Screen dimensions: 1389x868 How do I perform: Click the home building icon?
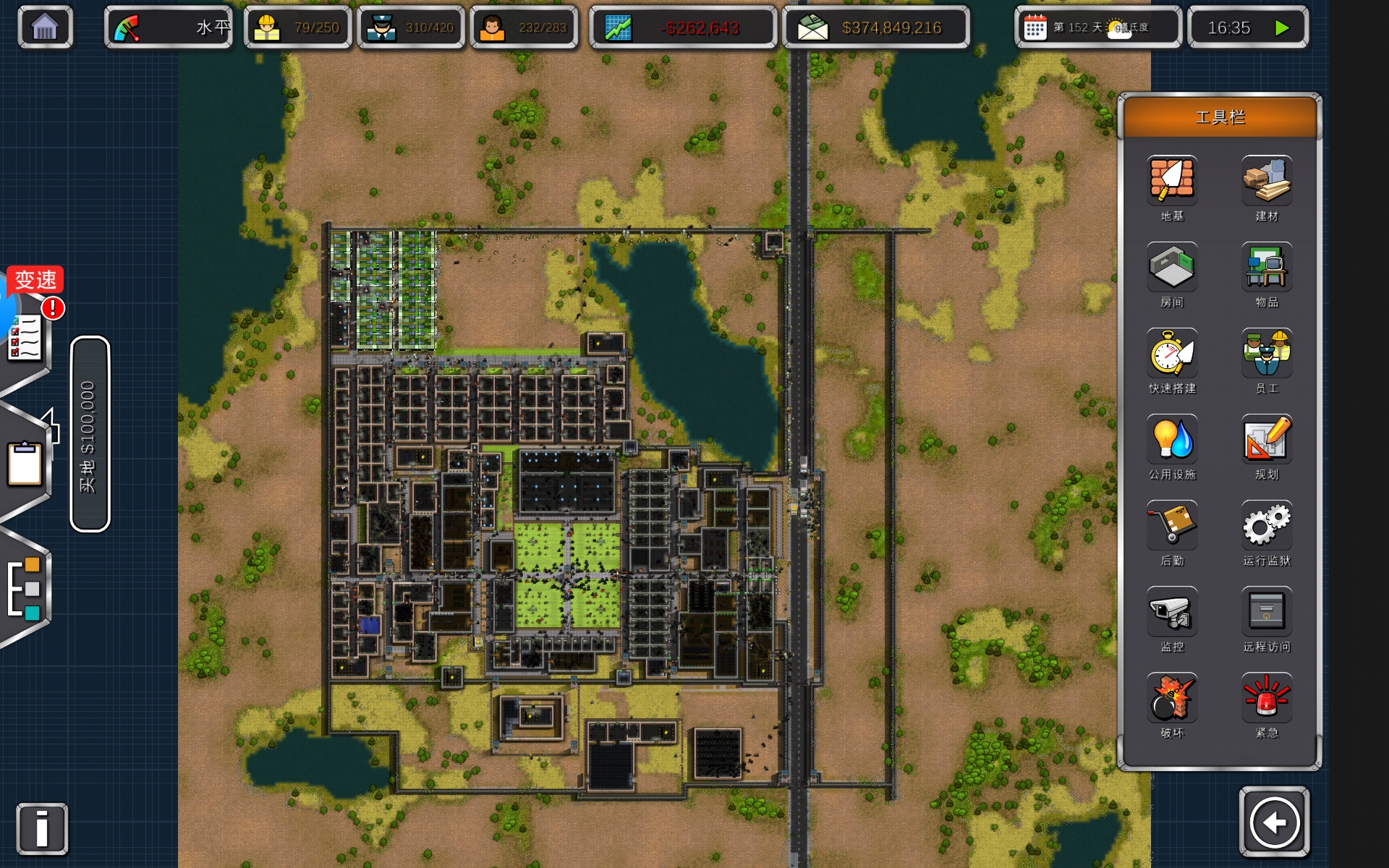pyautogui.click(x=45, y=27)
